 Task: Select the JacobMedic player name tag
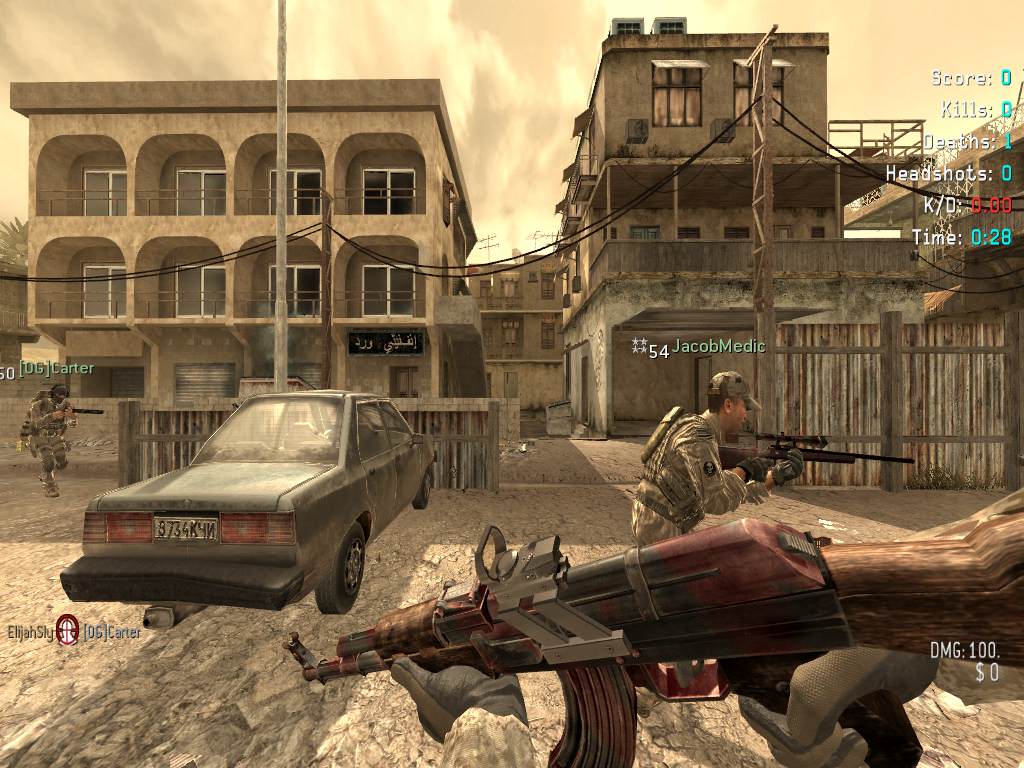(x=718, y=347)
